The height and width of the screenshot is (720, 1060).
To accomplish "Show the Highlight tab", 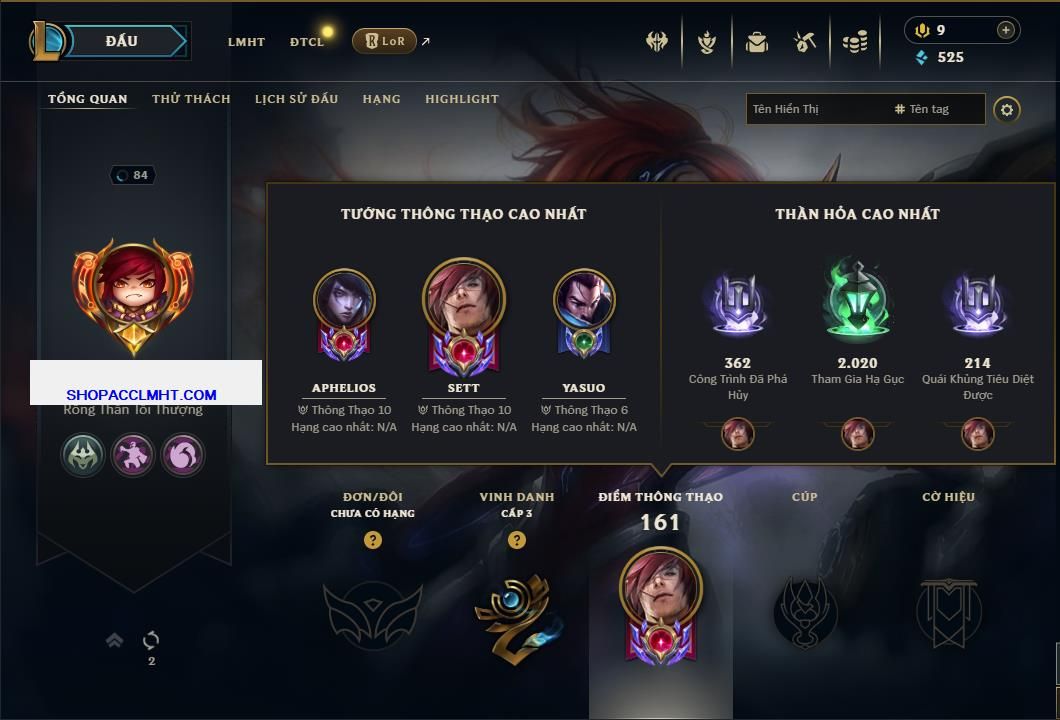I will [x=461, y=99].
